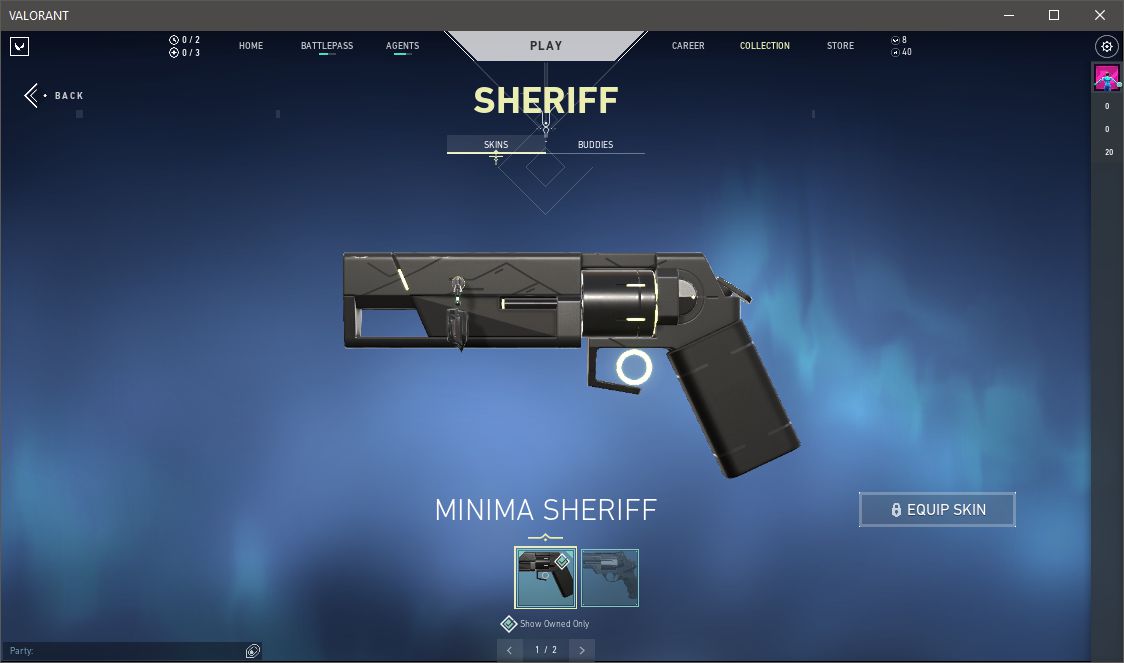Maximize the Valorant window

tap(1053, 15)
